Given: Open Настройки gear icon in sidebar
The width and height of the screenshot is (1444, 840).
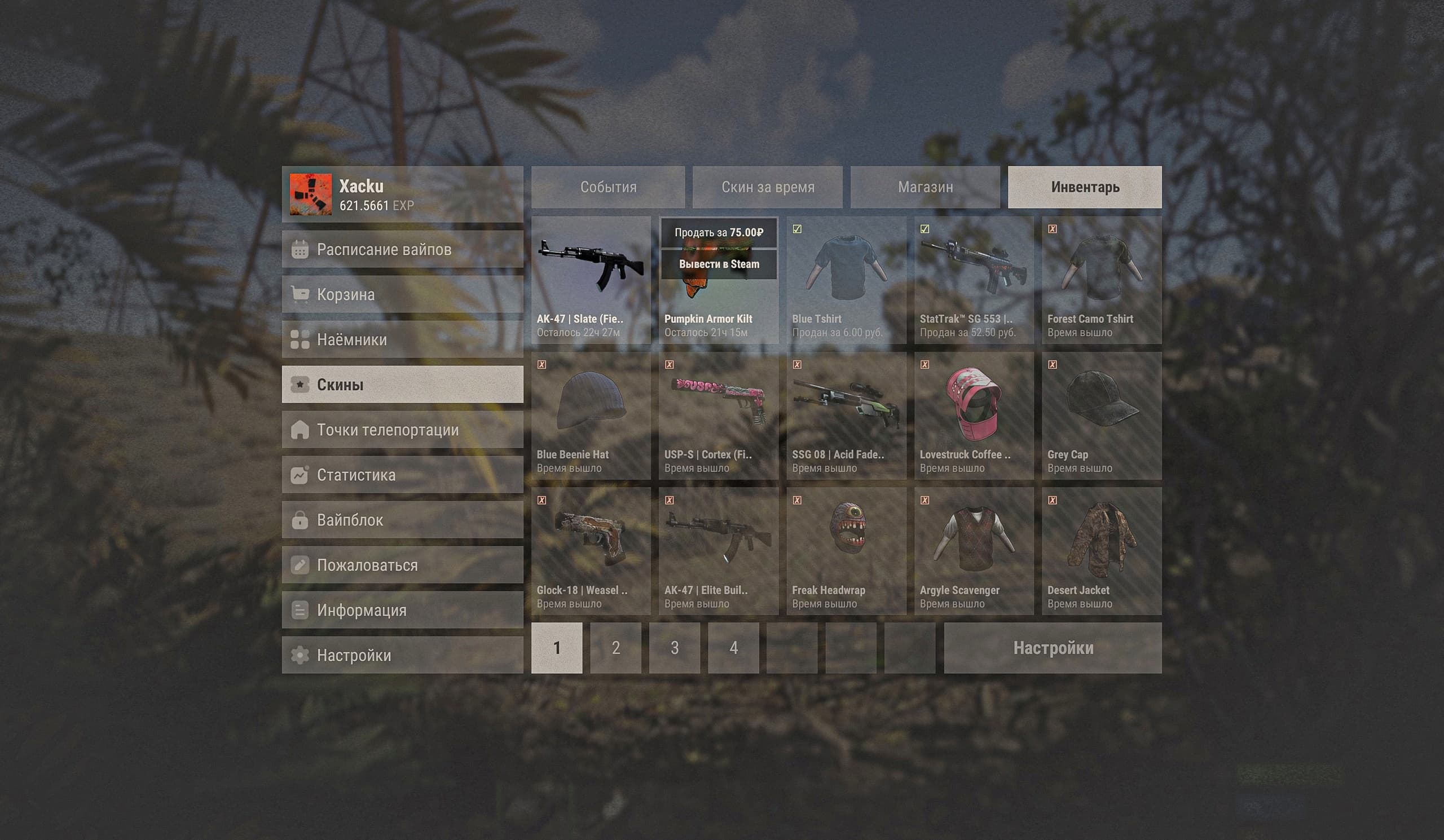Looking at the screenshot, I should click(300, 655).
